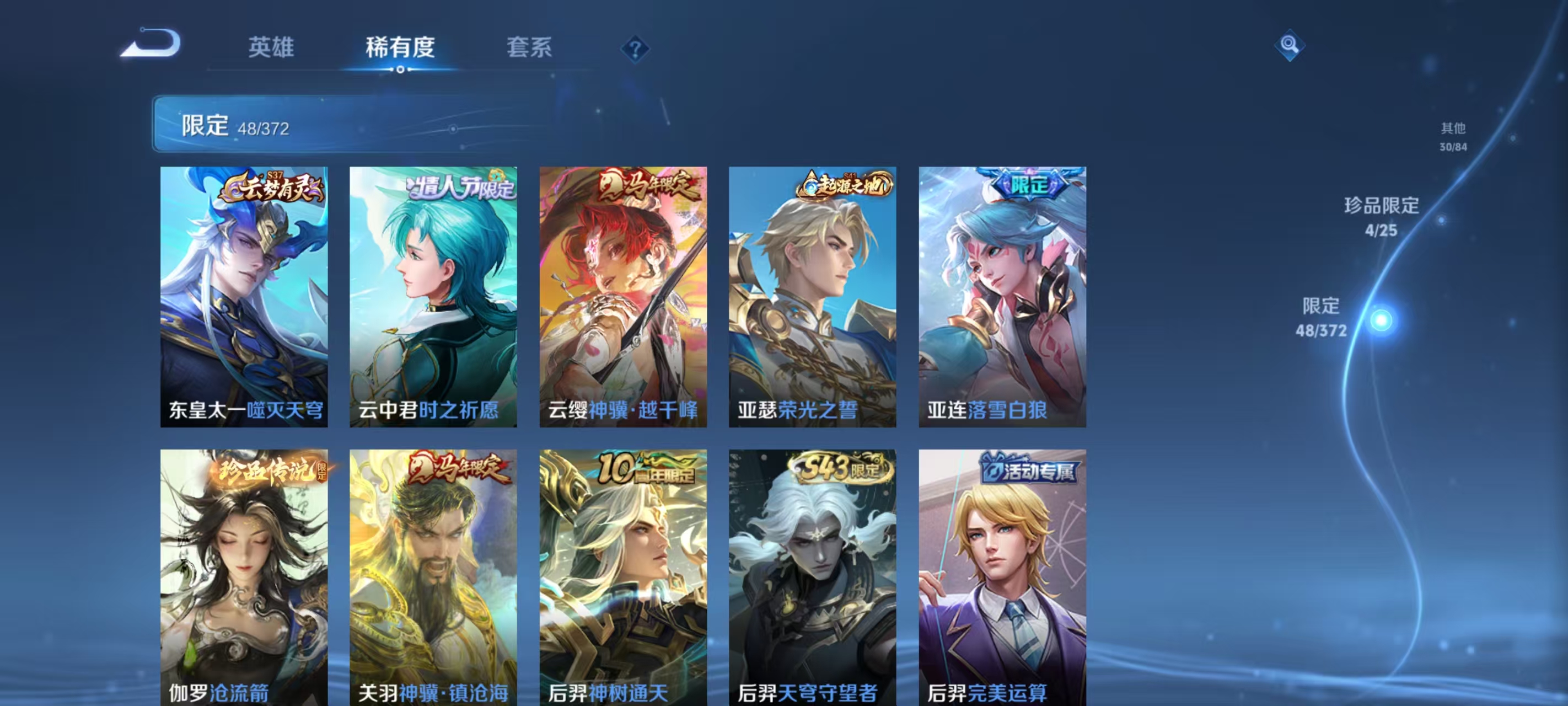Switch to the 英雄 tab

coord(270,47)
